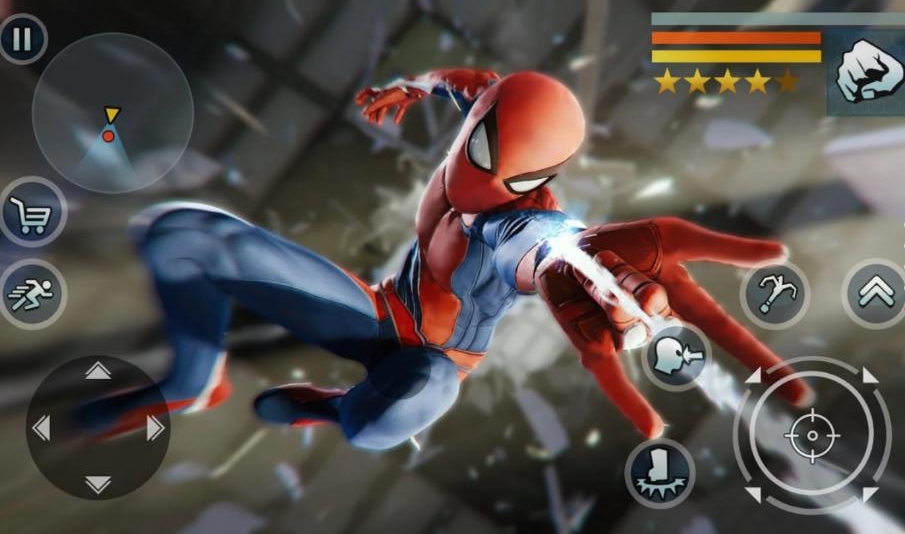Screen dimensions: 905x534
Task: Tap the left arrow on movement pad
Action: point(42,428)
